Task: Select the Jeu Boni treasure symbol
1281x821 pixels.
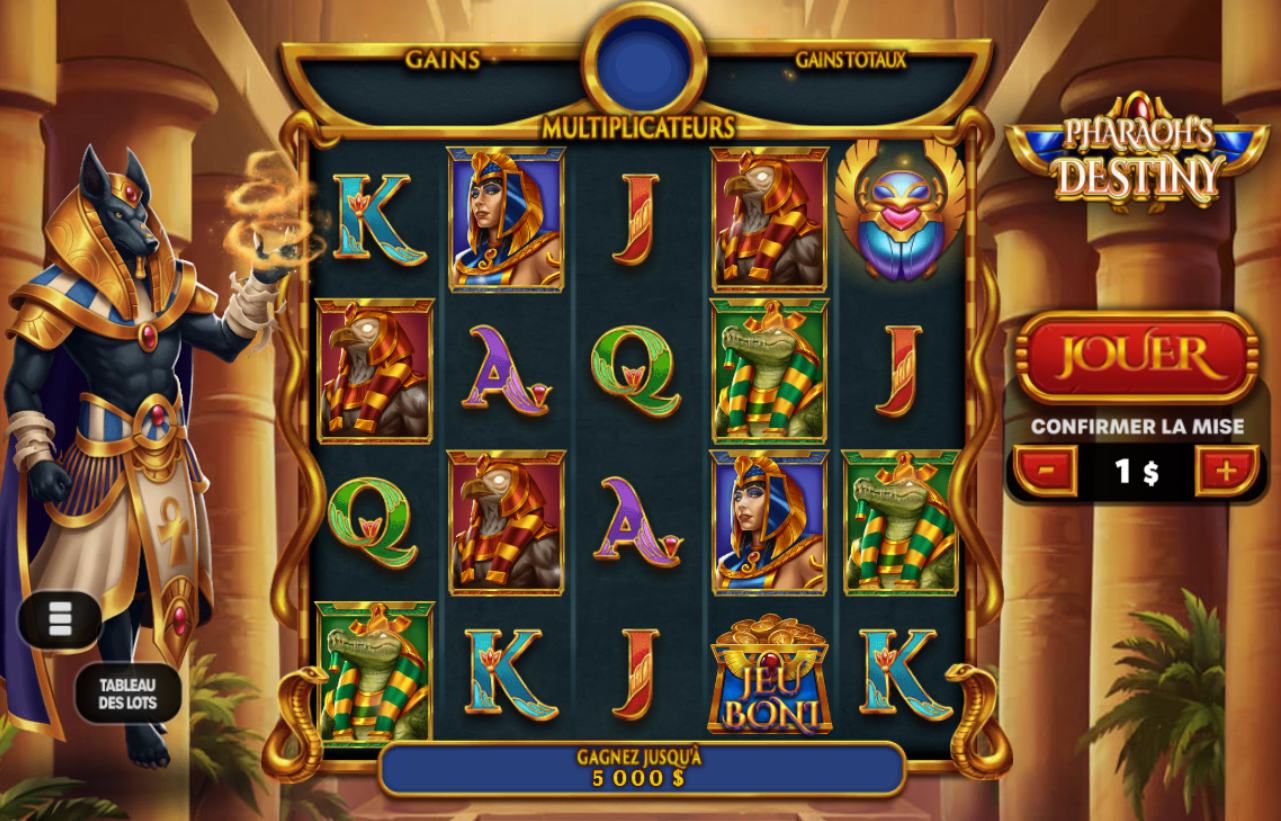Action: point(768,678)
